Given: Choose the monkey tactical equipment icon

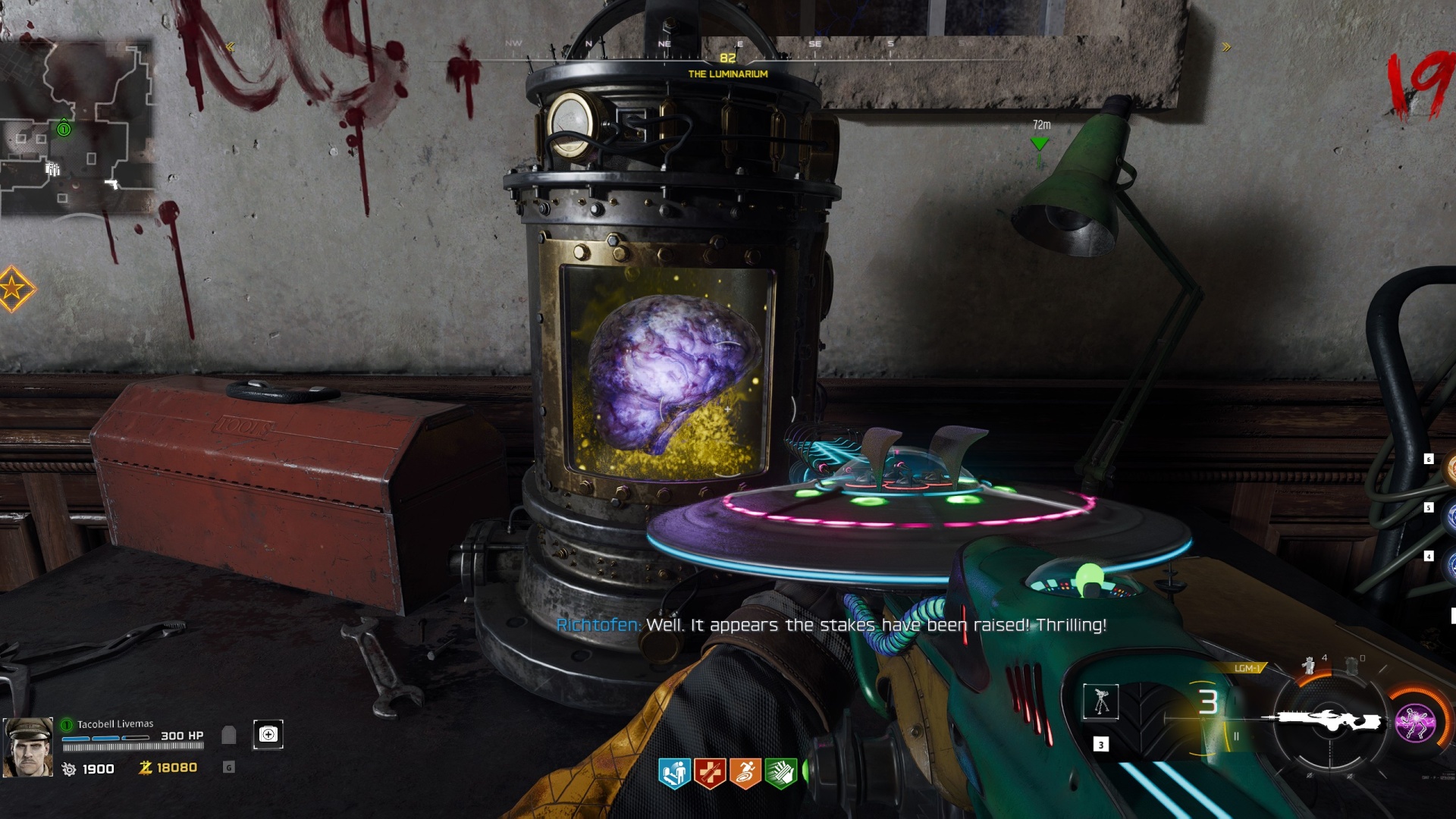Looking at the screenshot, I should tap(1308, 665).
